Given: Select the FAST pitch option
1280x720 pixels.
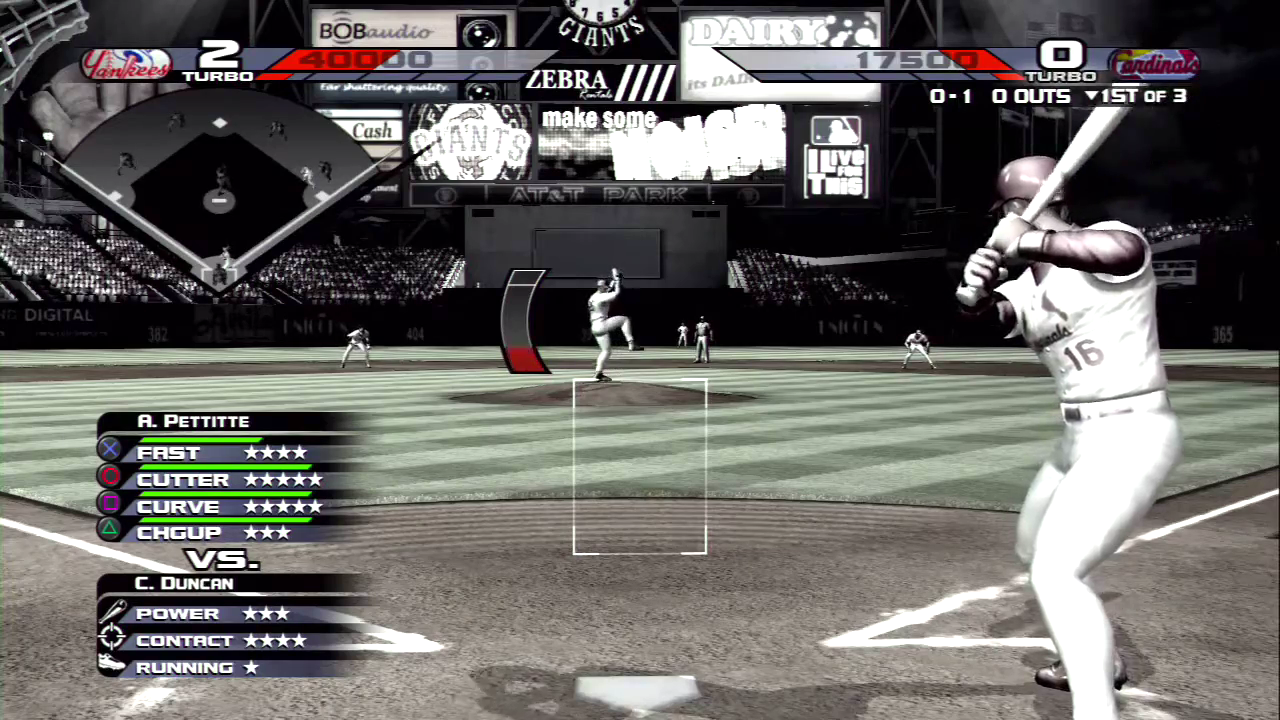Looking at the screenshot, I should point(222,453).
